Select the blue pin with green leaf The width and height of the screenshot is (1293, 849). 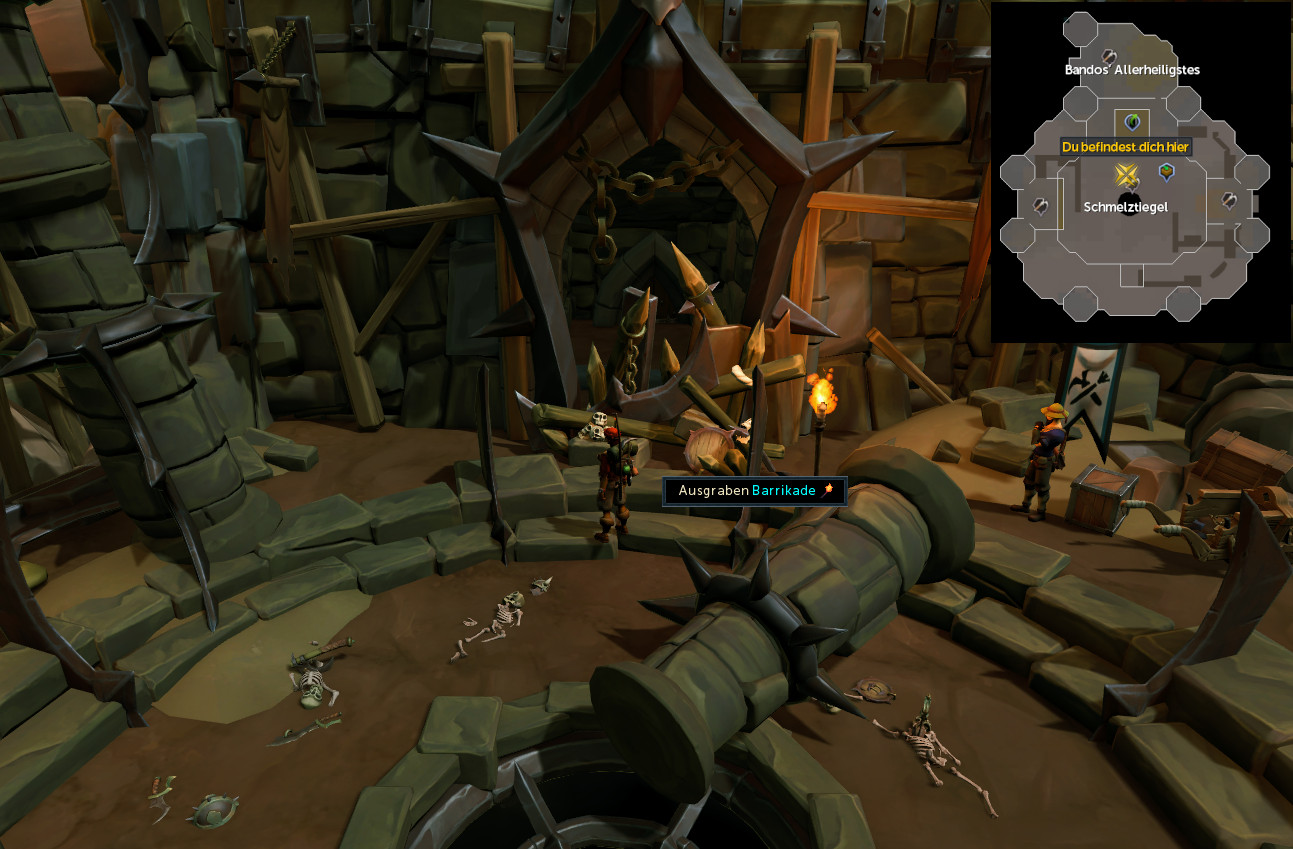1132,122
